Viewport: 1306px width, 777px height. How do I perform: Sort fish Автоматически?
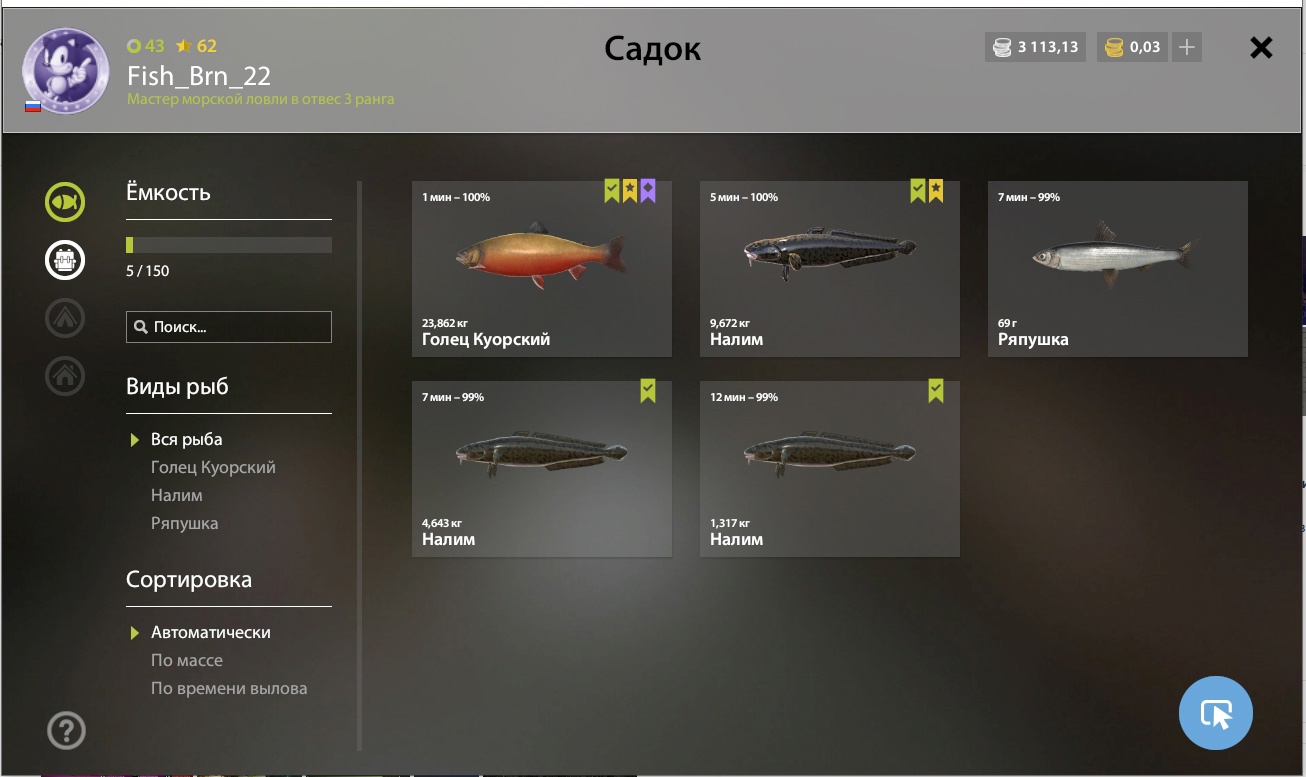210,632
